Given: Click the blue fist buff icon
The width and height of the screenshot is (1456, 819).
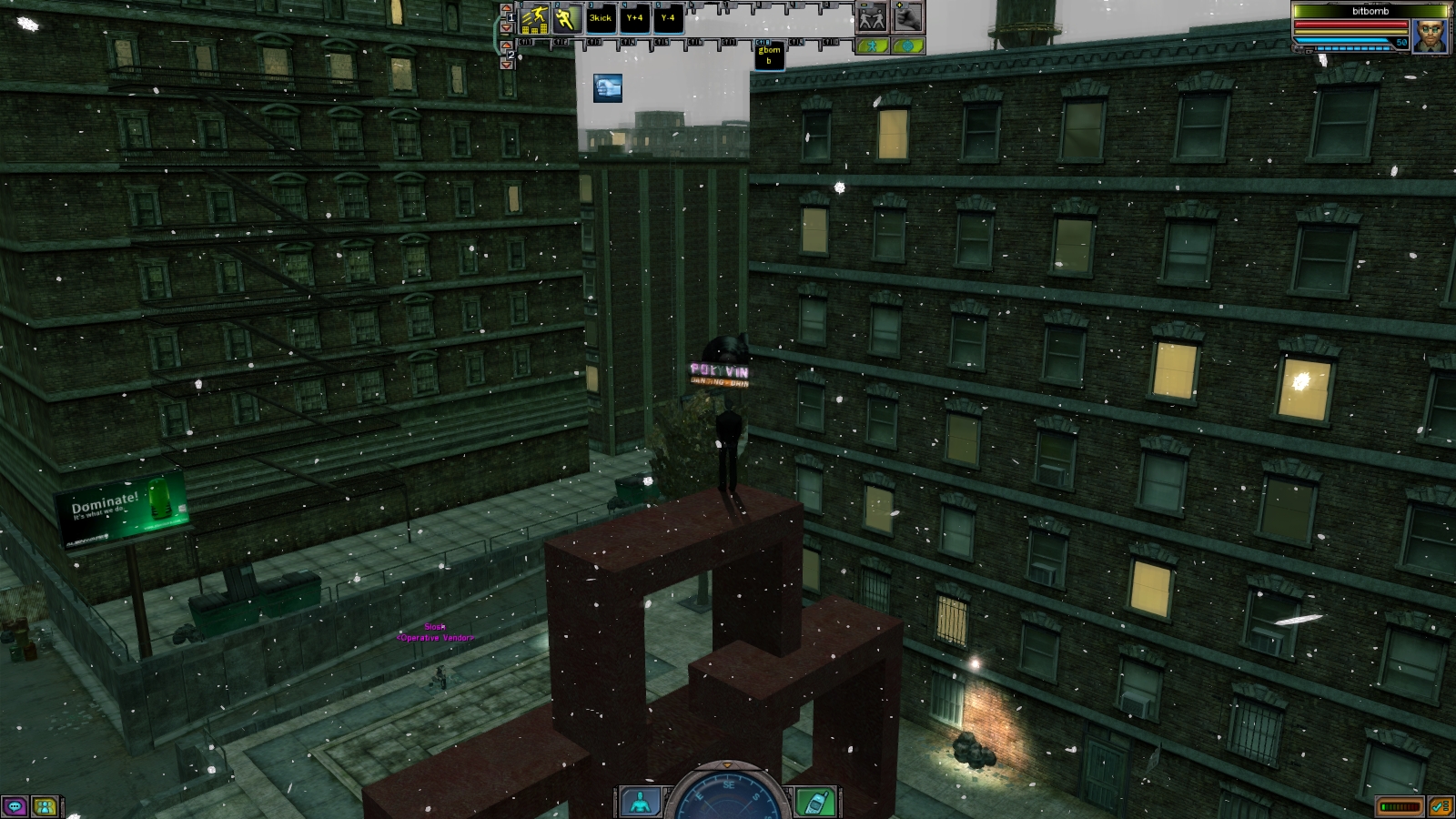Looking at the screenshot, I should pos(608,88).
